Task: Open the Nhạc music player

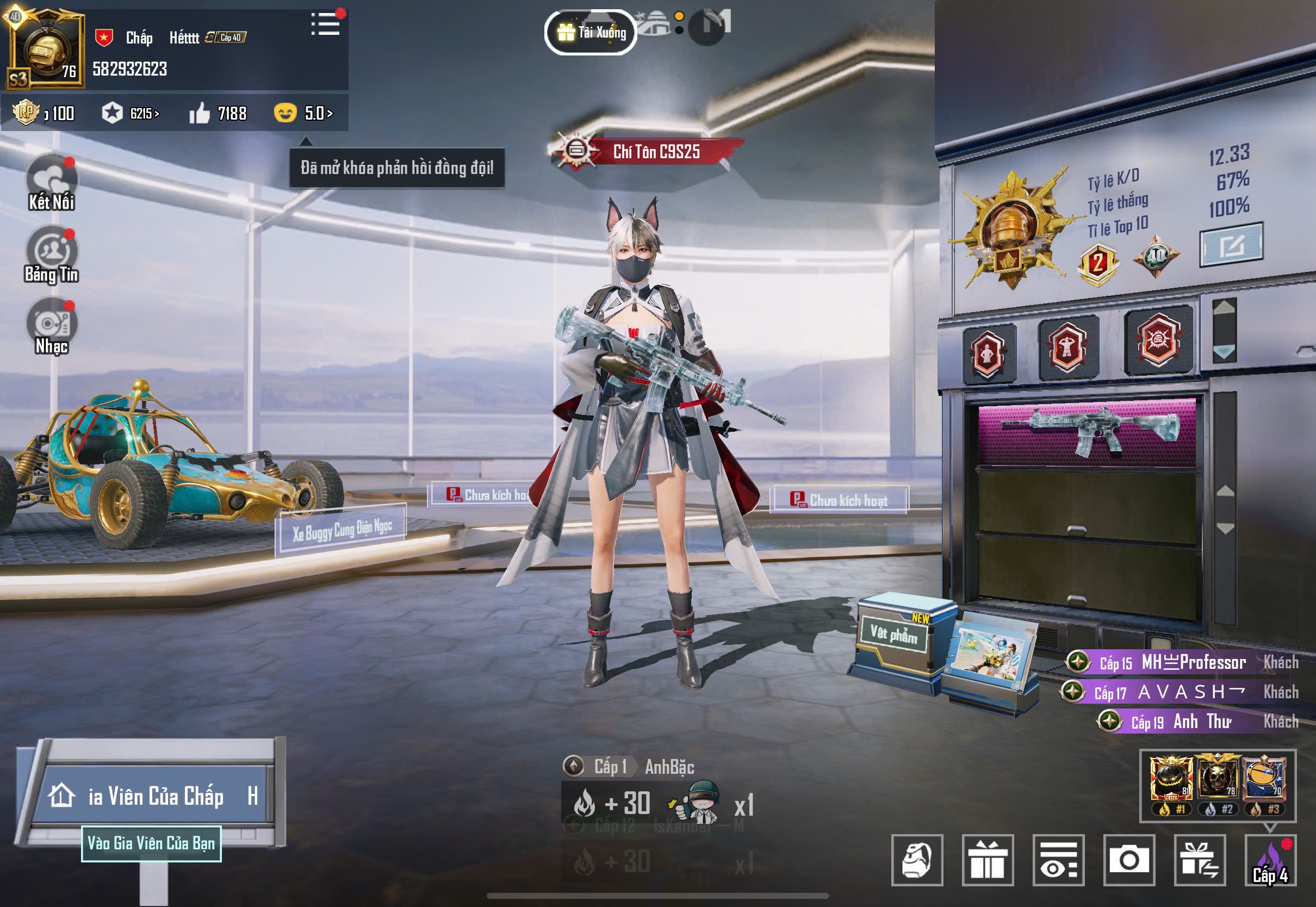Action: [x=52, y=325]
